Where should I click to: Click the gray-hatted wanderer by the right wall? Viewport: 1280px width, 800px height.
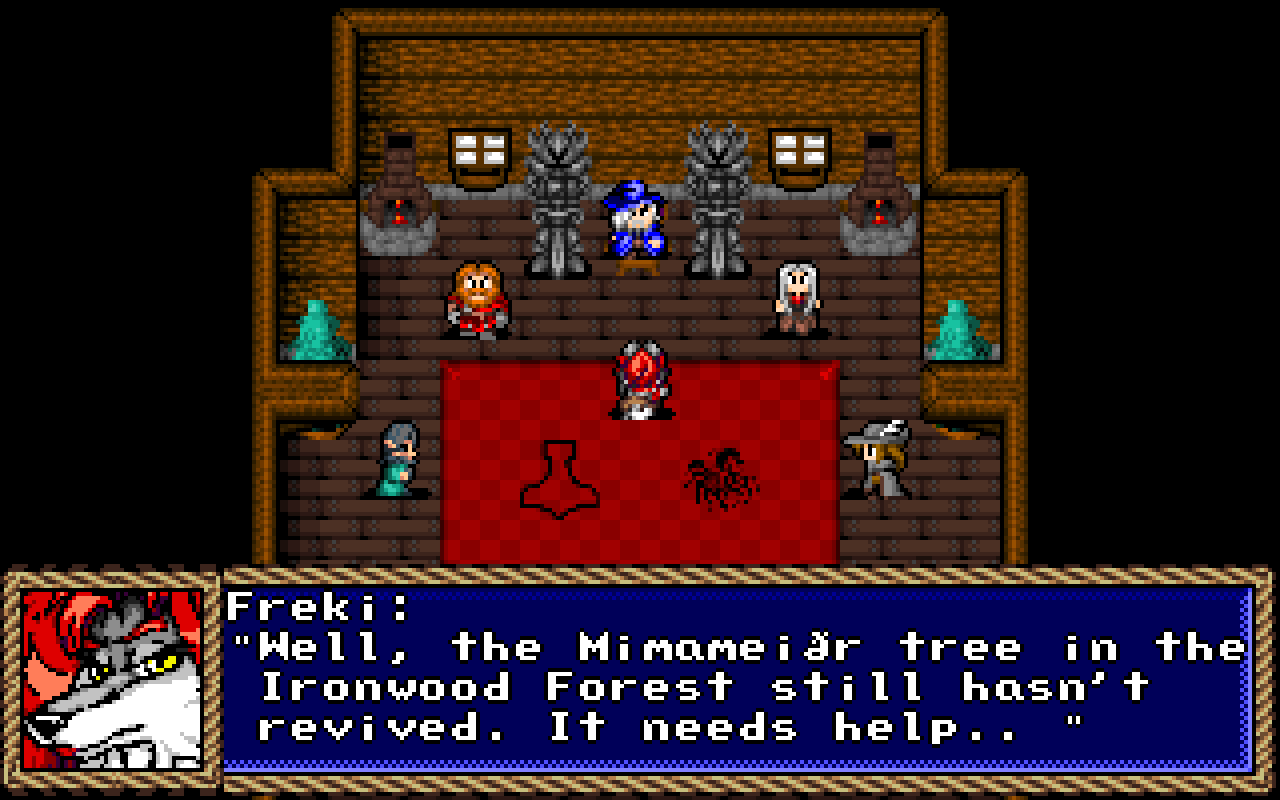point(880,460)
